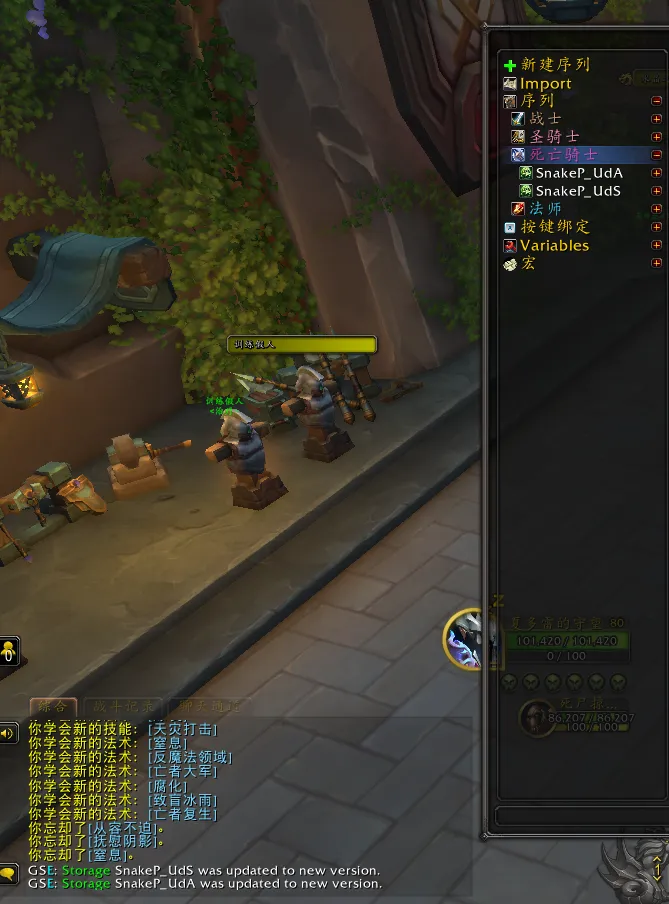Open the Variables entry

(554, 245)
